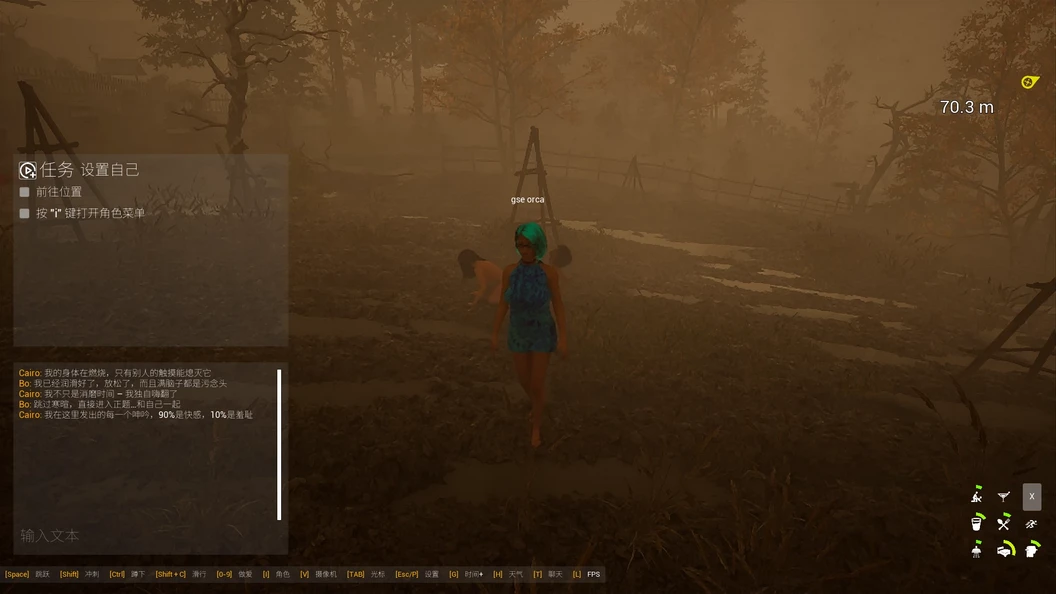Image resolution: width=1056 pixels, height=594 pixels.
Task: Close the needs panel with the X button
Action: 1032,496
